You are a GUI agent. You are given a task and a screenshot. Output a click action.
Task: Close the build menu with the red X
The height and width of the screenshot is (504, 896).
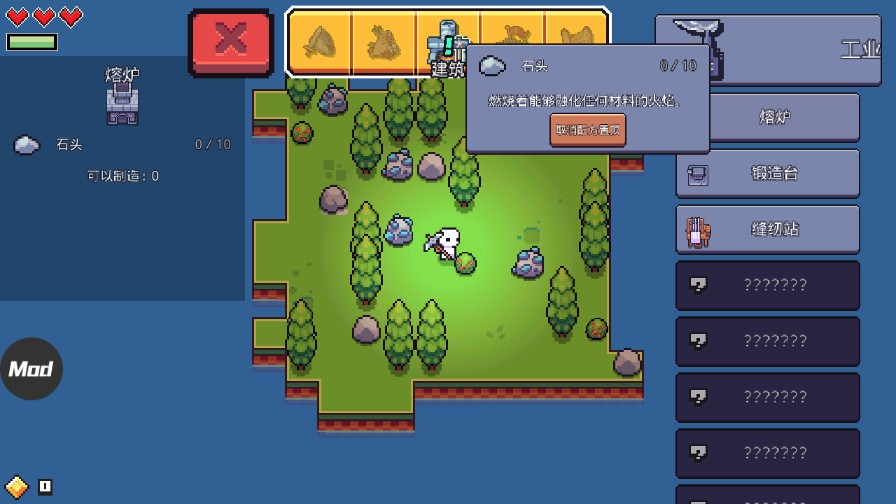231,42
